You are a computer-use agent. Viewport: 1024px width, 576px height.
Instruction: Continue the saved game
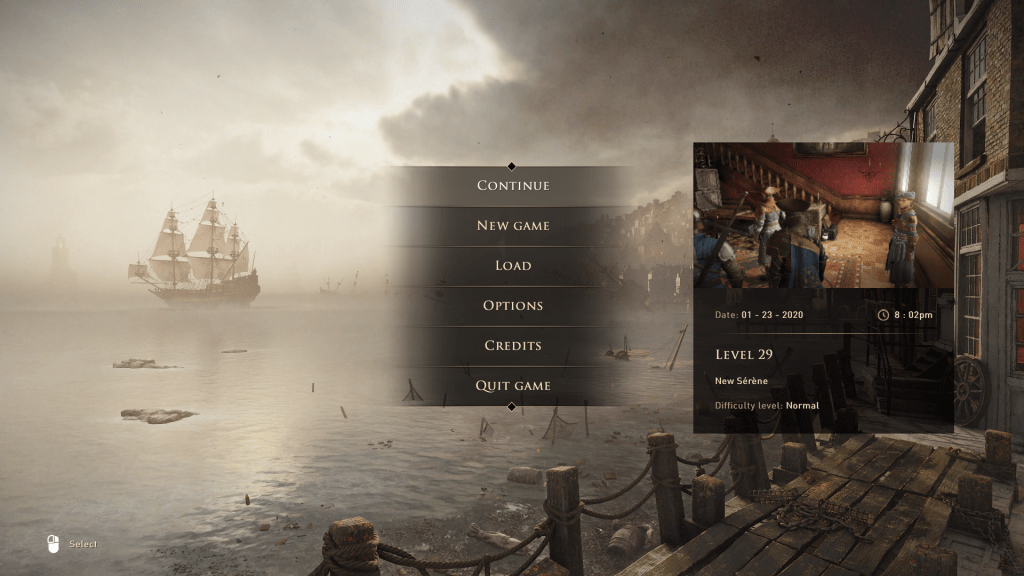pyautogui.click(x=512, y=186)
